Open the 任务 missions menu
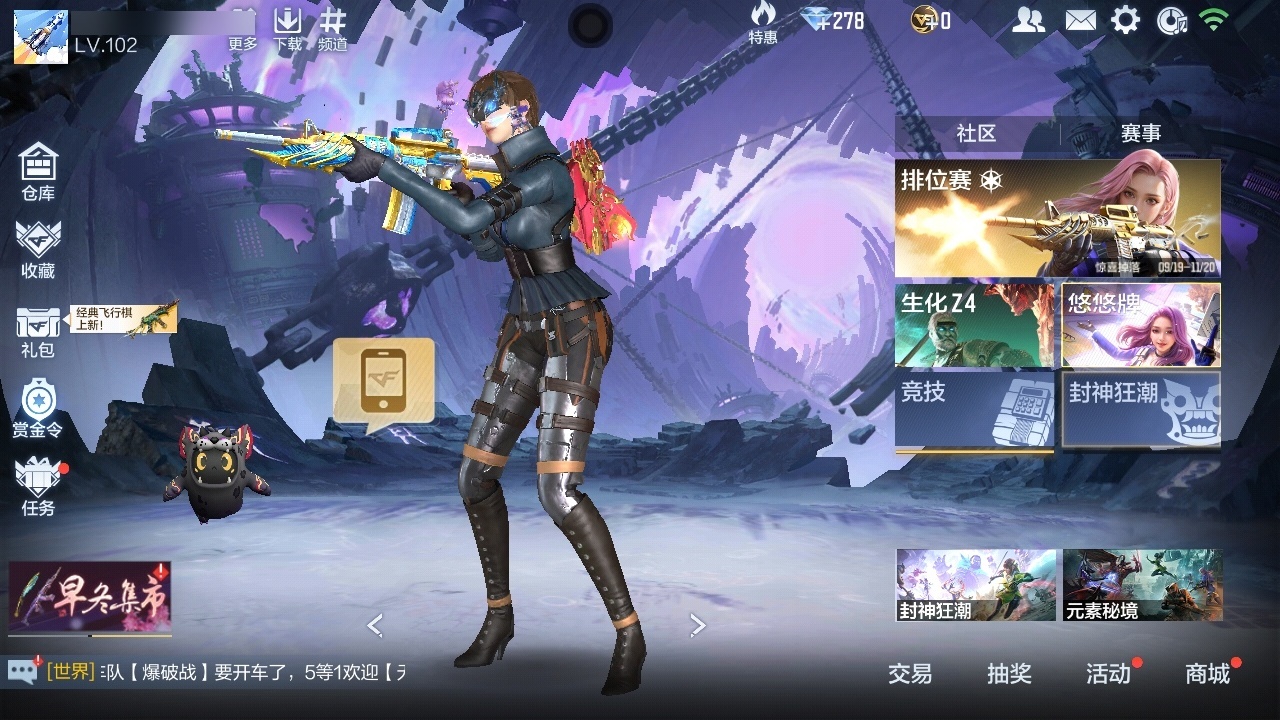Viewport: 1280px width, 720px height. click(x=38, y=486)
